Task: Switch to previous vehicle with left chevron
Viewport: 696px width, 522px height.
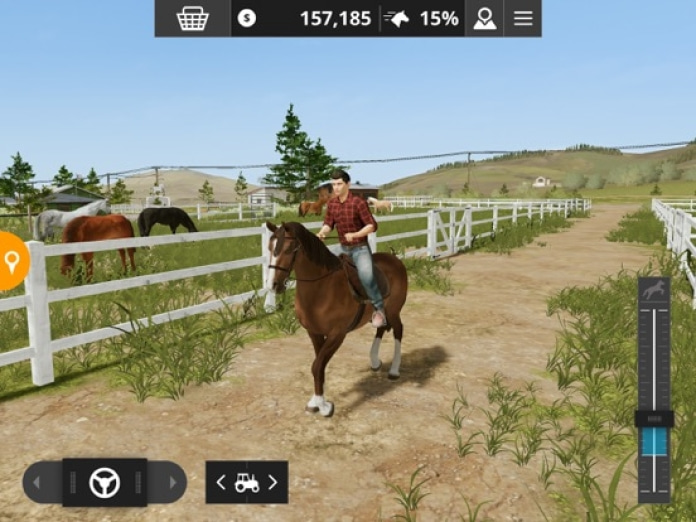Action: (x=221, y=482)
